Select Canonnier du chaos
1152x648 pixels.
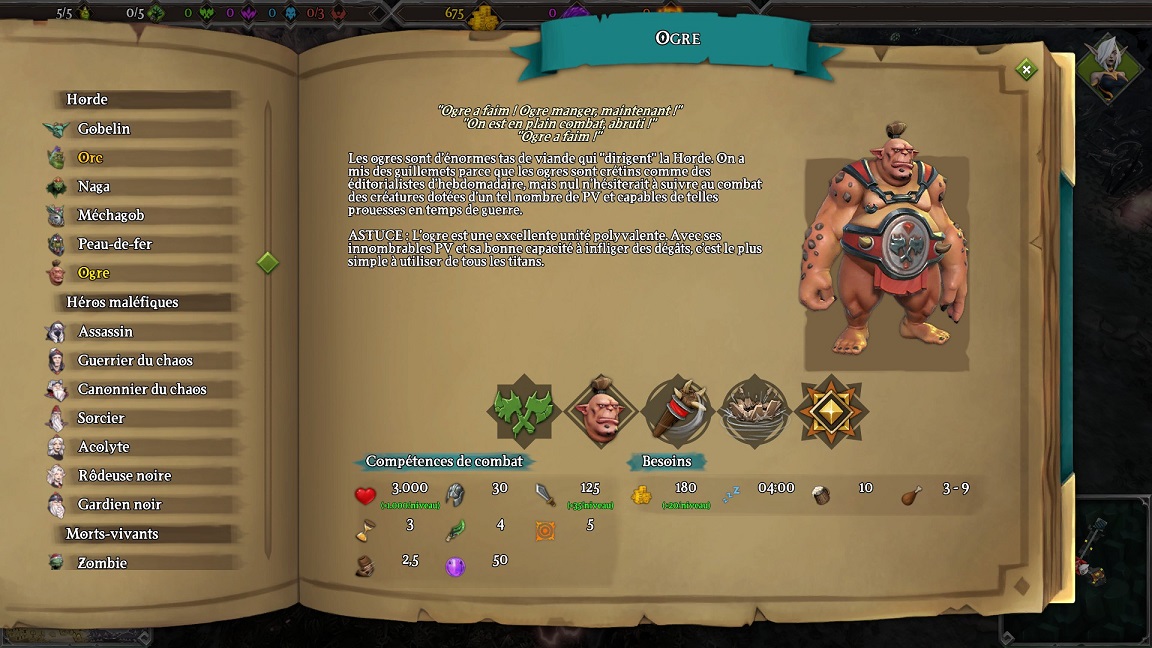142,390
